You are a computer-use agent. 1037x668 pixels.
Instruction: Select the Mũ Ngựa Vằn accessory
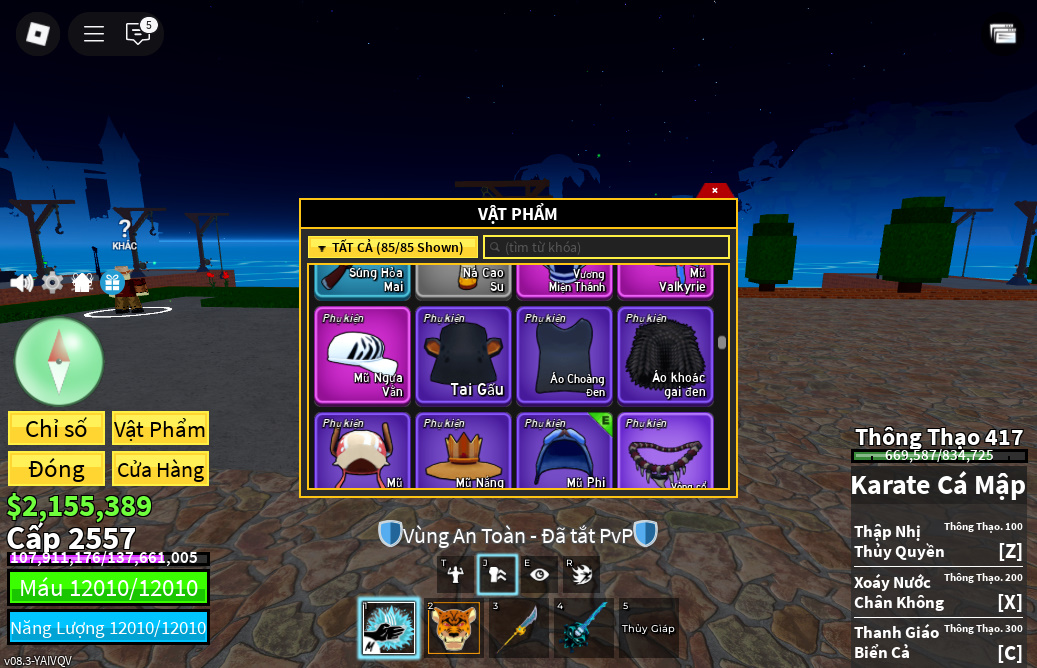pos(363,355)
